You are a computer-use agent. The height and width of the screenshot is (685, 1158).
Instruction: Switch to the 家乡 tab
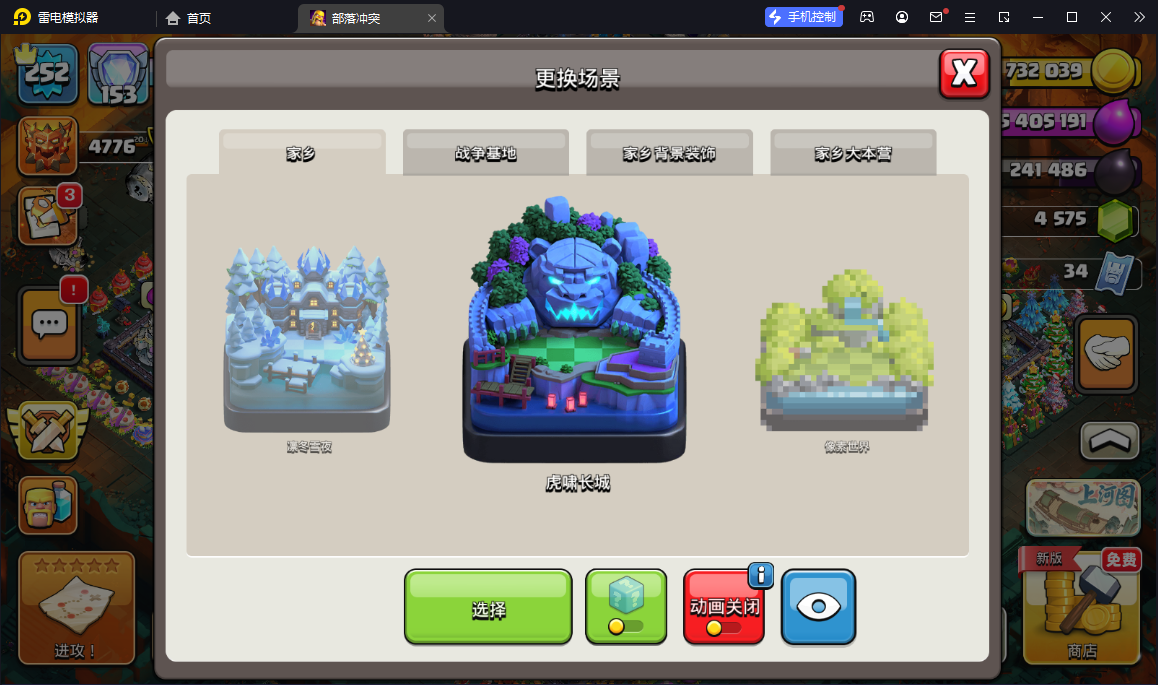301,153
